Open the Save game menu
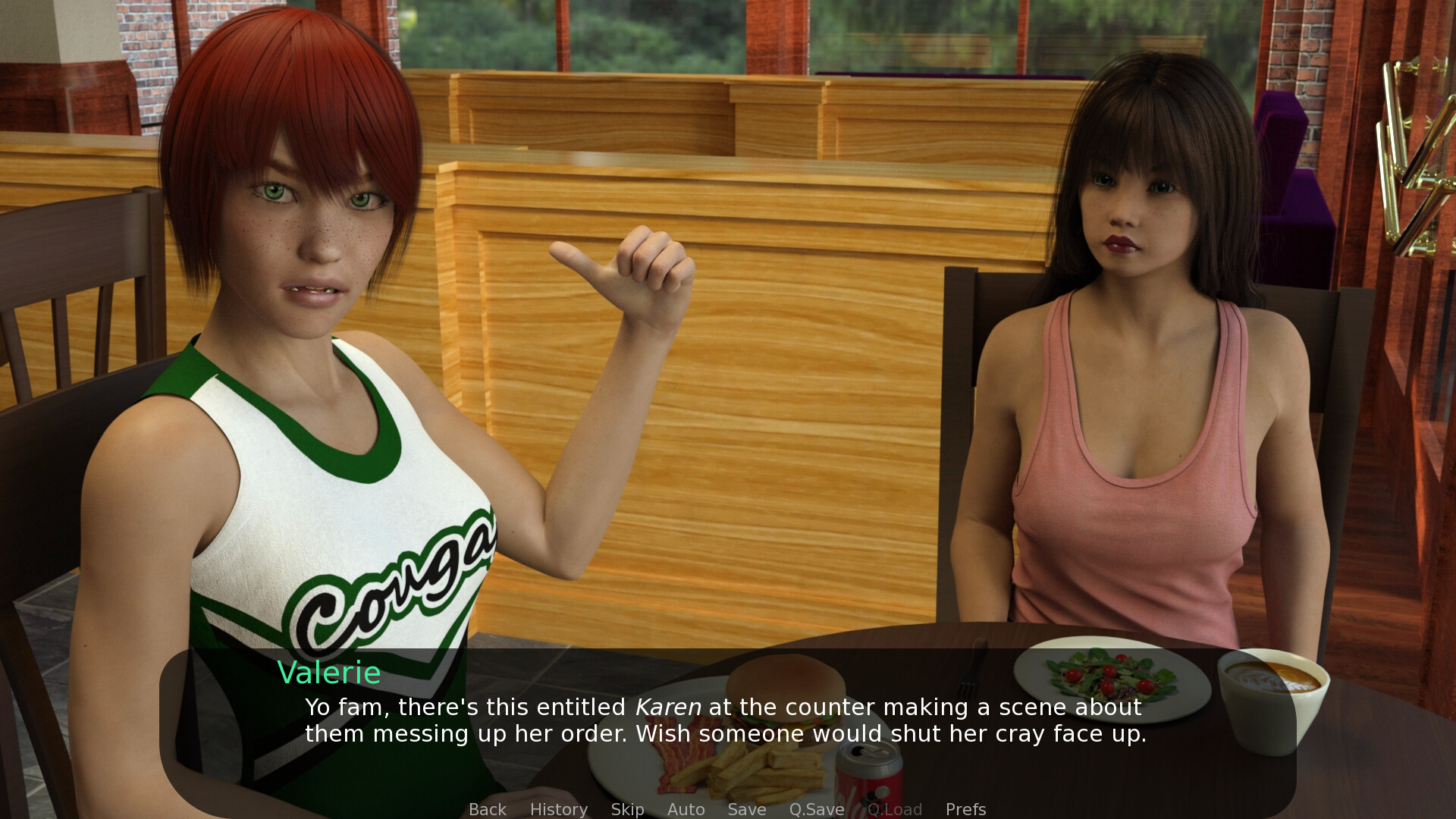Viewport: 1456px width, 819px height. (x=746, y=809)
